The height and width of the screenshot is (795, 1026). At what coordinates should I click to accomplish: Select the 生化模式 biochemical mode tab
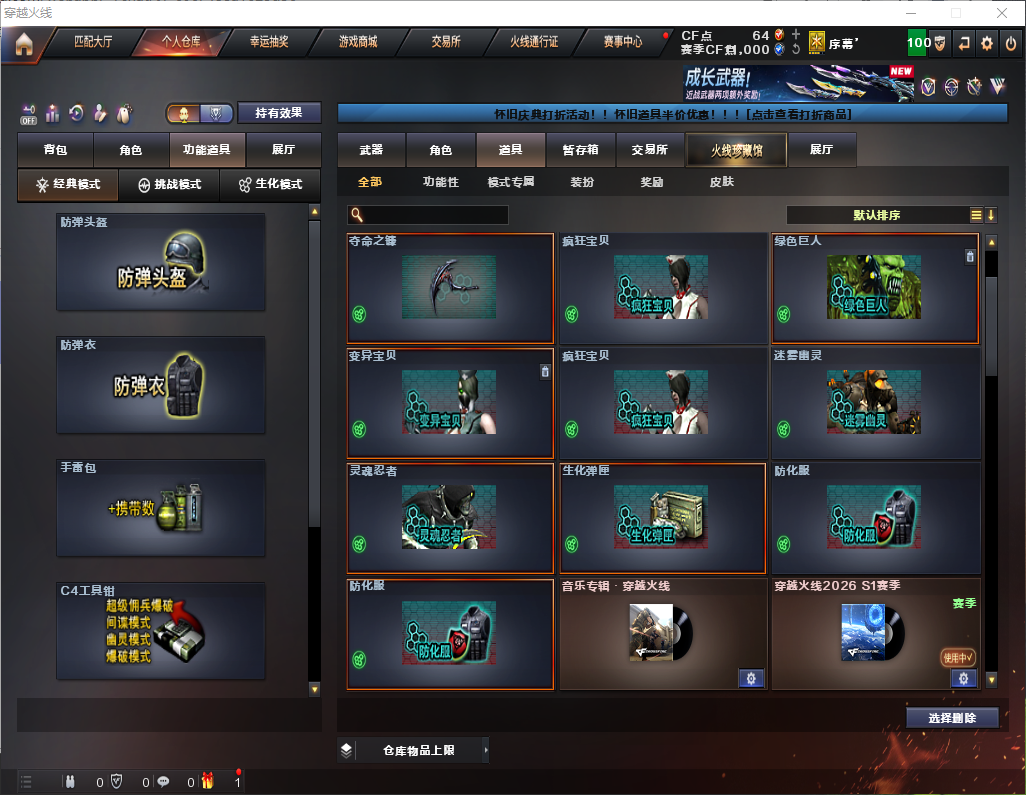[x=270, y=185]
